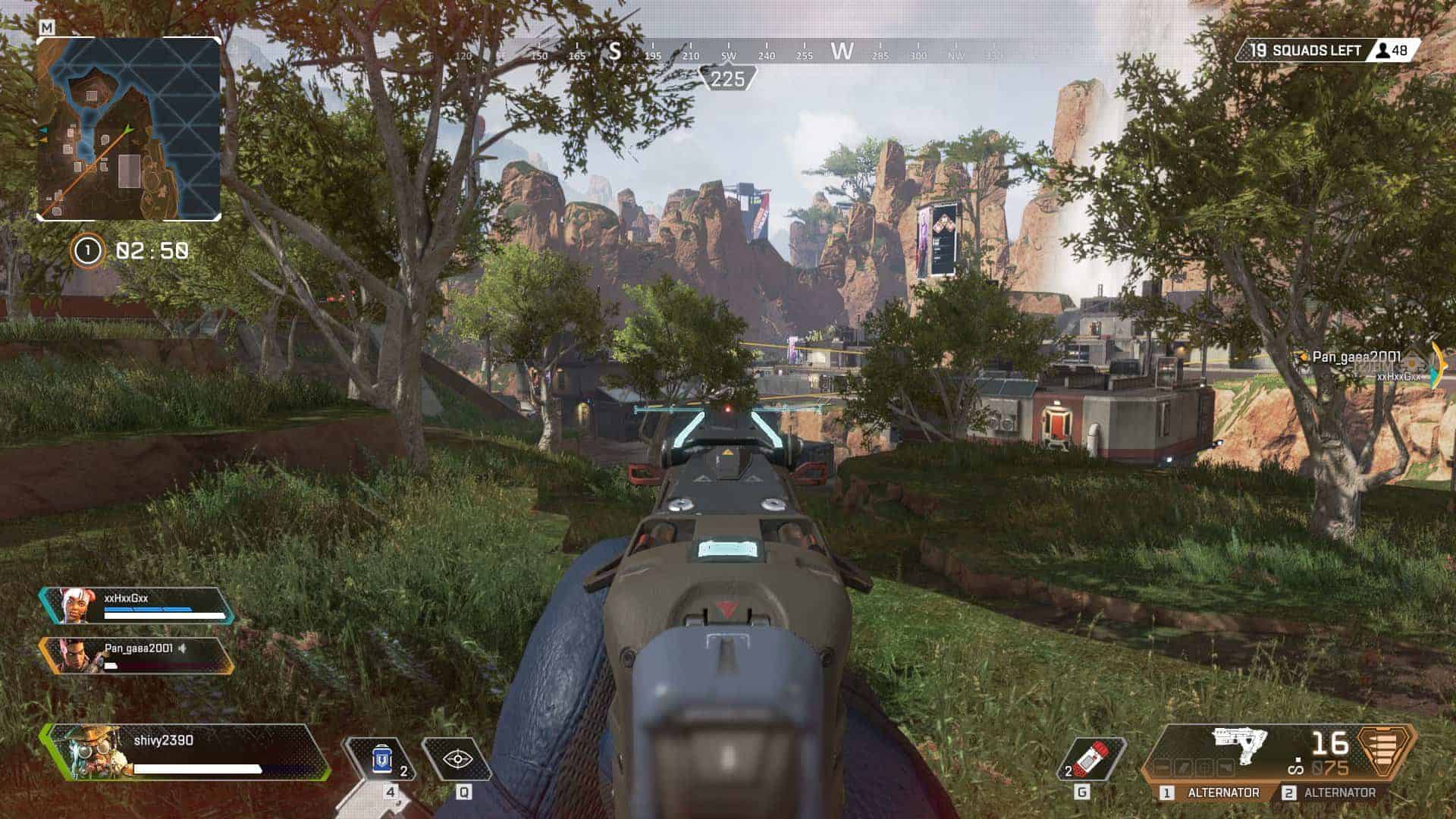
Task: Select the gold Body Shield icon
Action: [x=1382, y=752]
